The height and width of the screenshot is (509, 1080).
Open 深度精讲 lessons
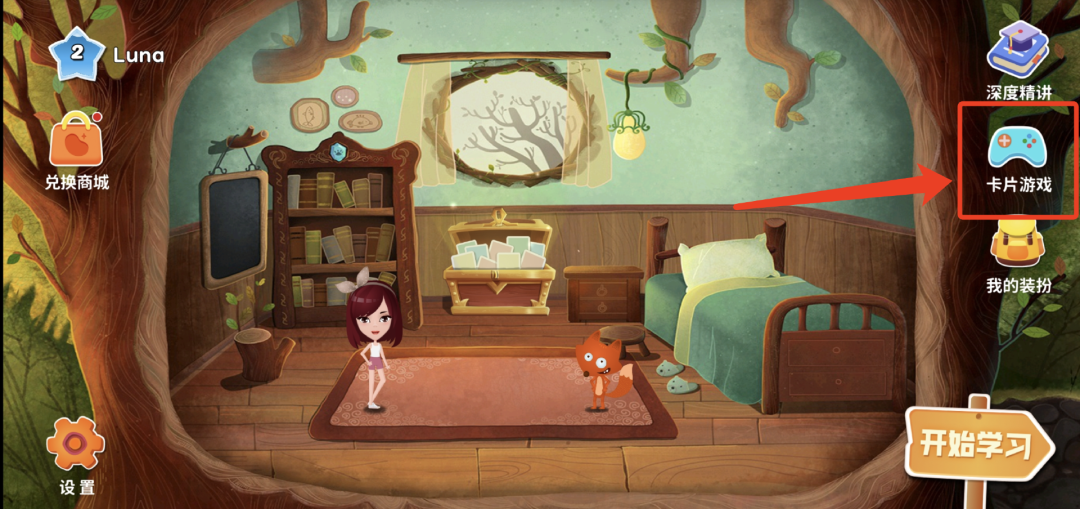coord(1018,50)
